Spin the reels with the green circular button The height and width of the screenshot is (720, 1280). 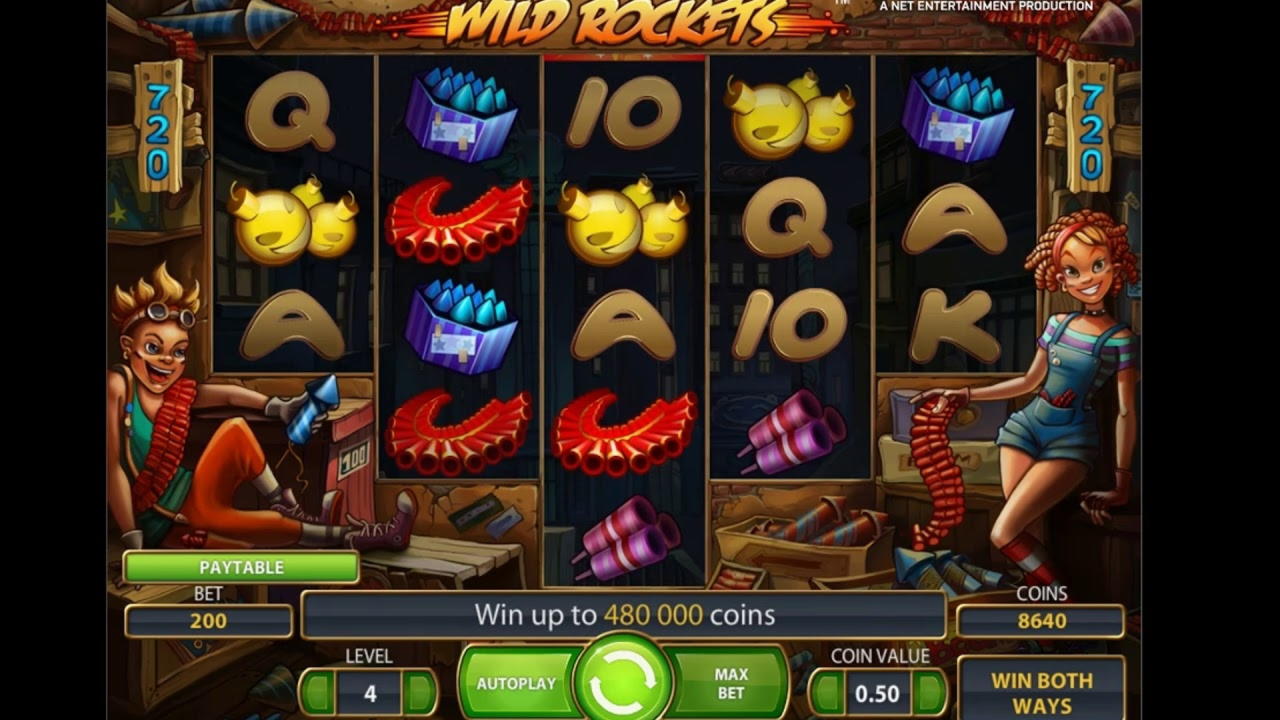point(623,682)
